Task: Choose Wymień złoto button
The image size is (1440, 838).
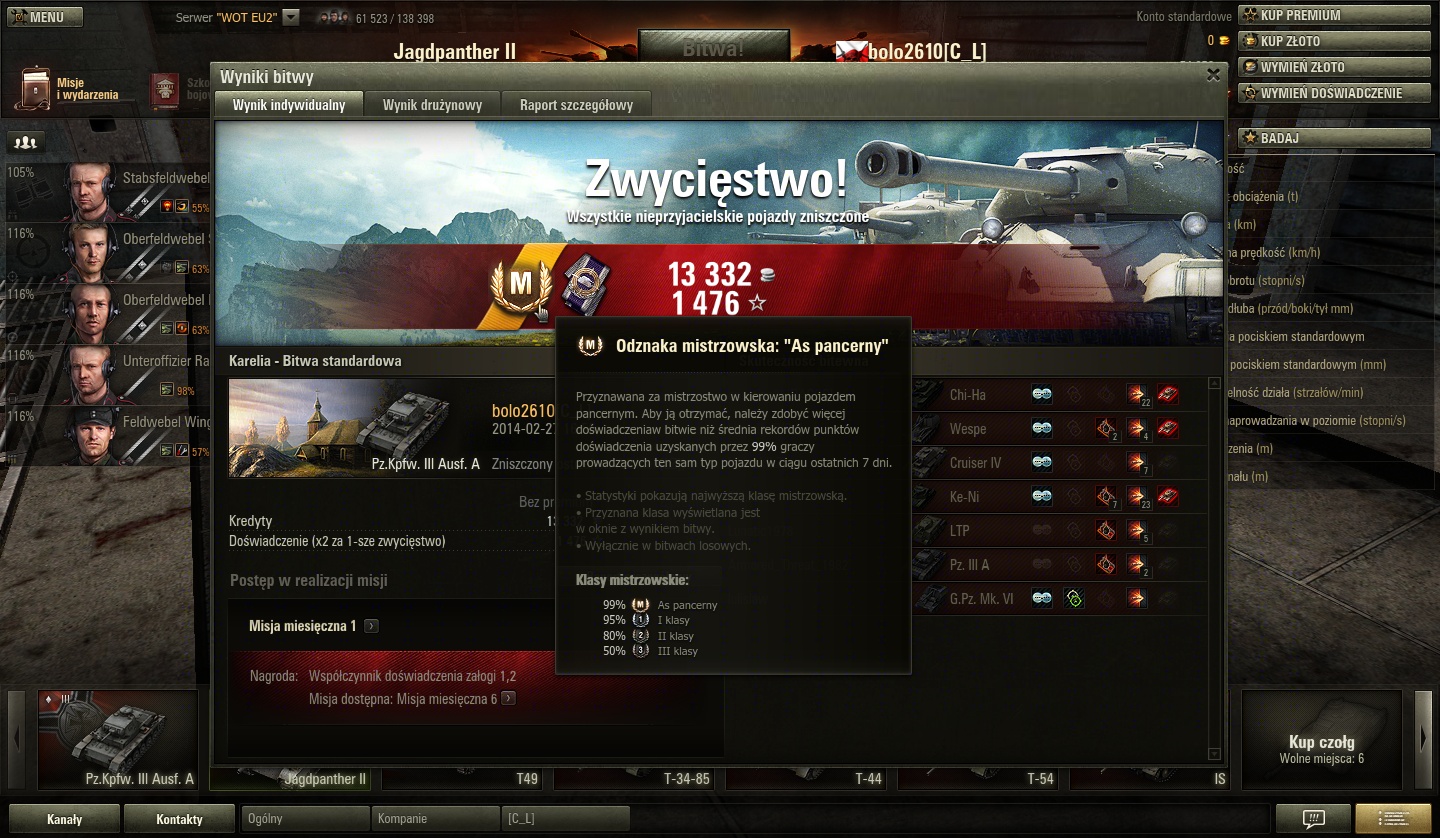Action: 1334,67
